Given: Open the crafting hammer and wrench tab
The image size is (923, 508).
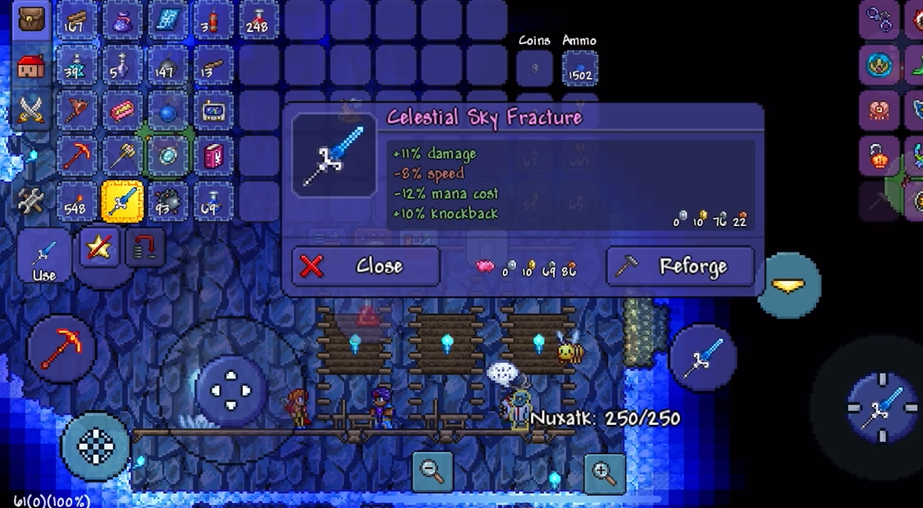Looking at the screenshot, I should [31, 200].
